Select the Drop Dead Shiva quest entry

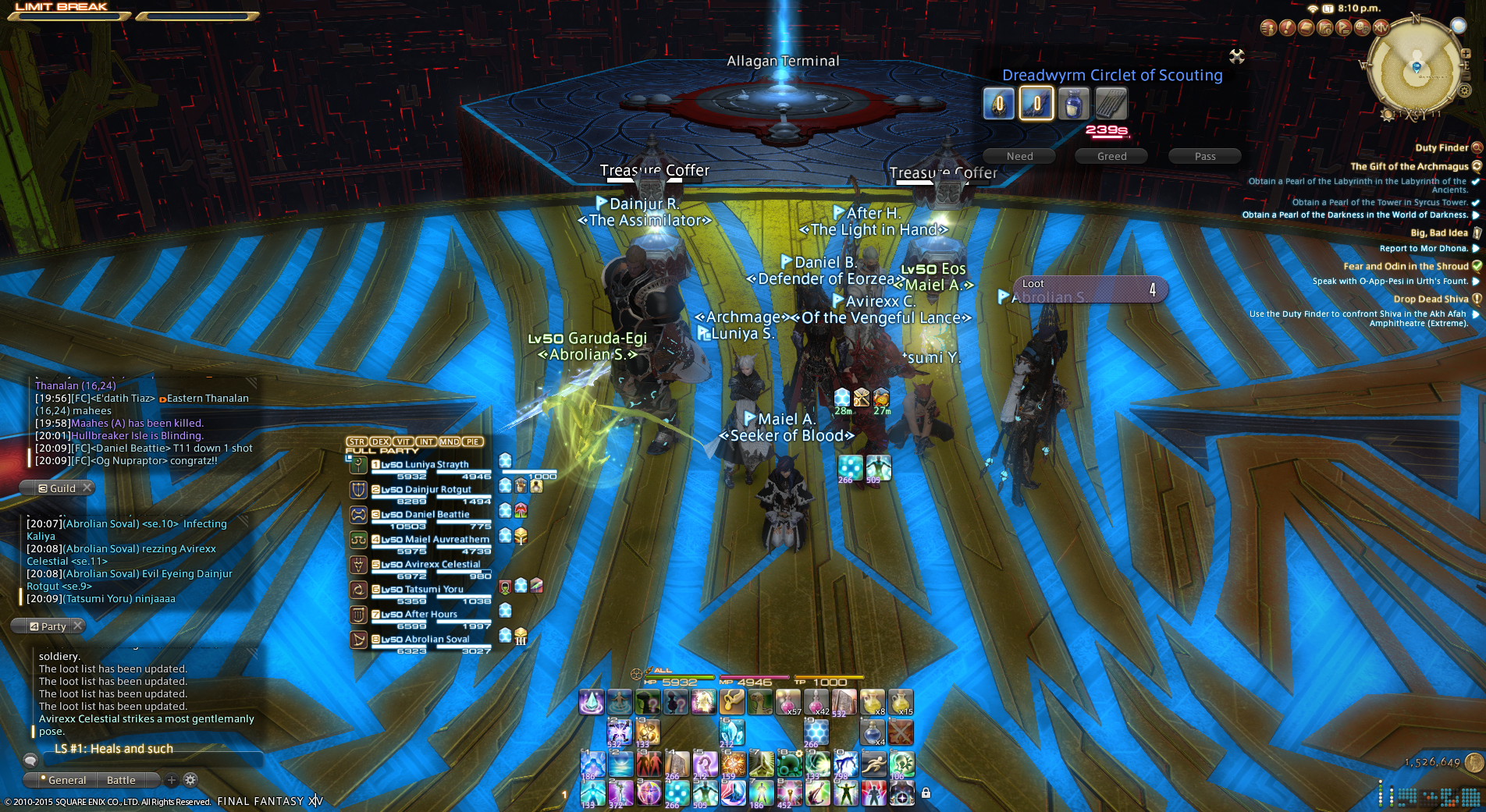tap(1431, 299)
